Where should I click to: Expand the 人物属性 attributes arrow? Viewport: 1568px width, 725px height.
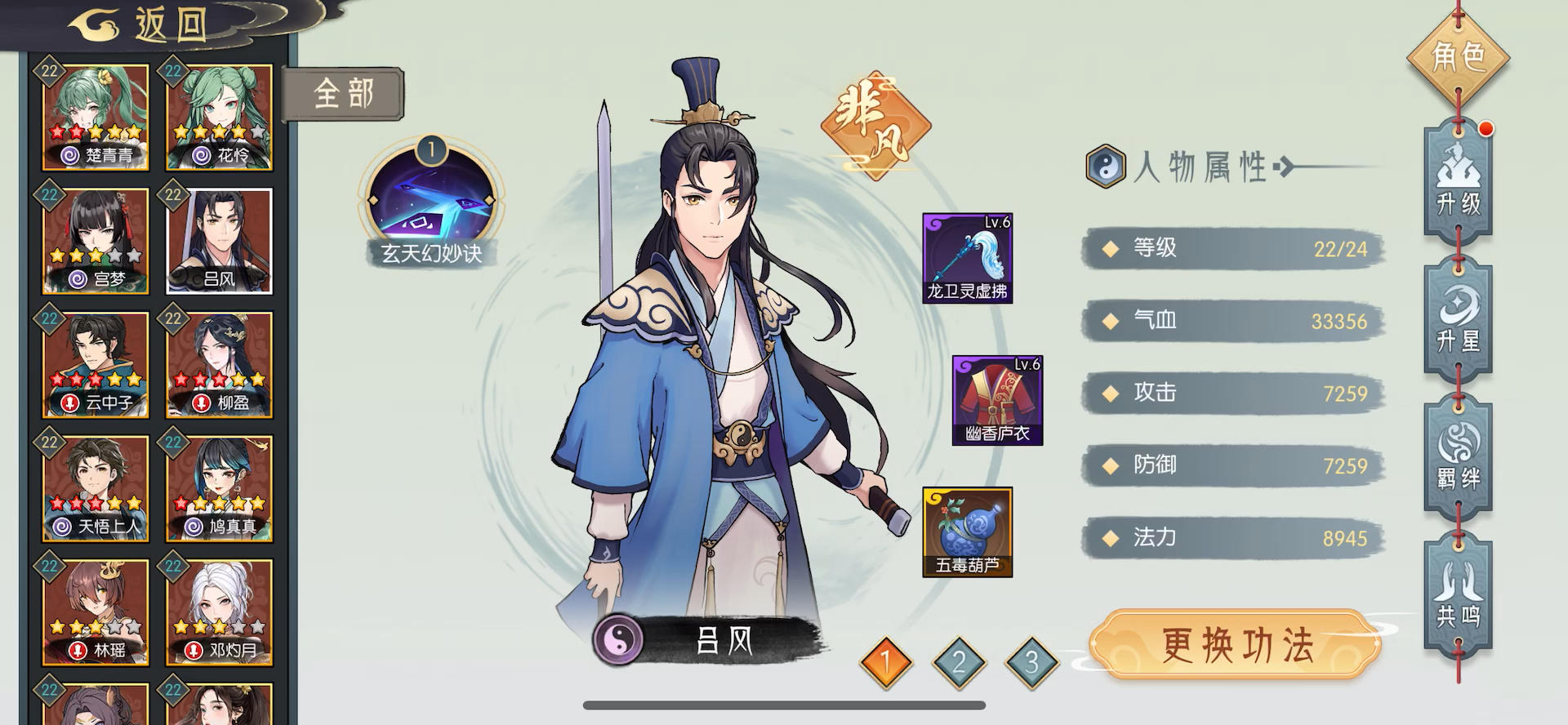point(1288,166)
